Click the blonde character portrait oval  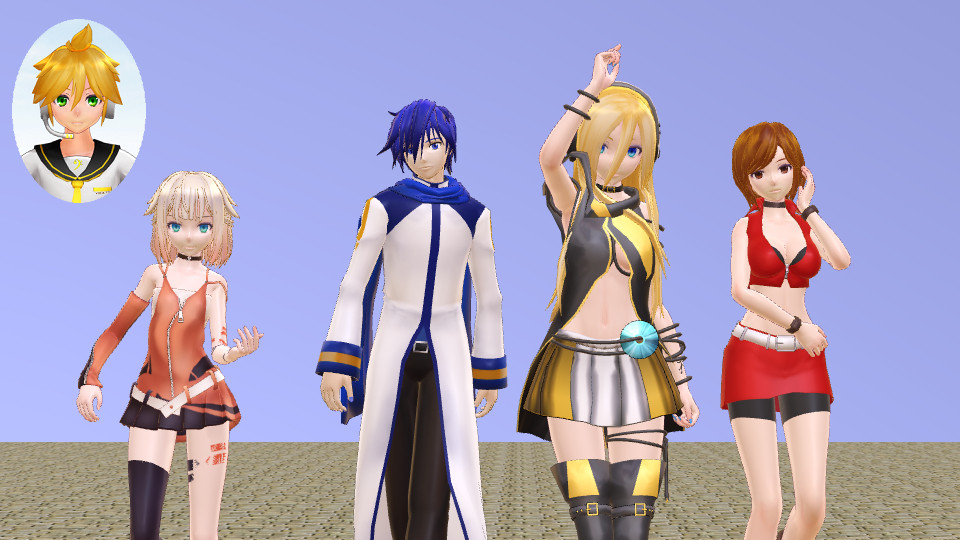click(x=78, y=111)
